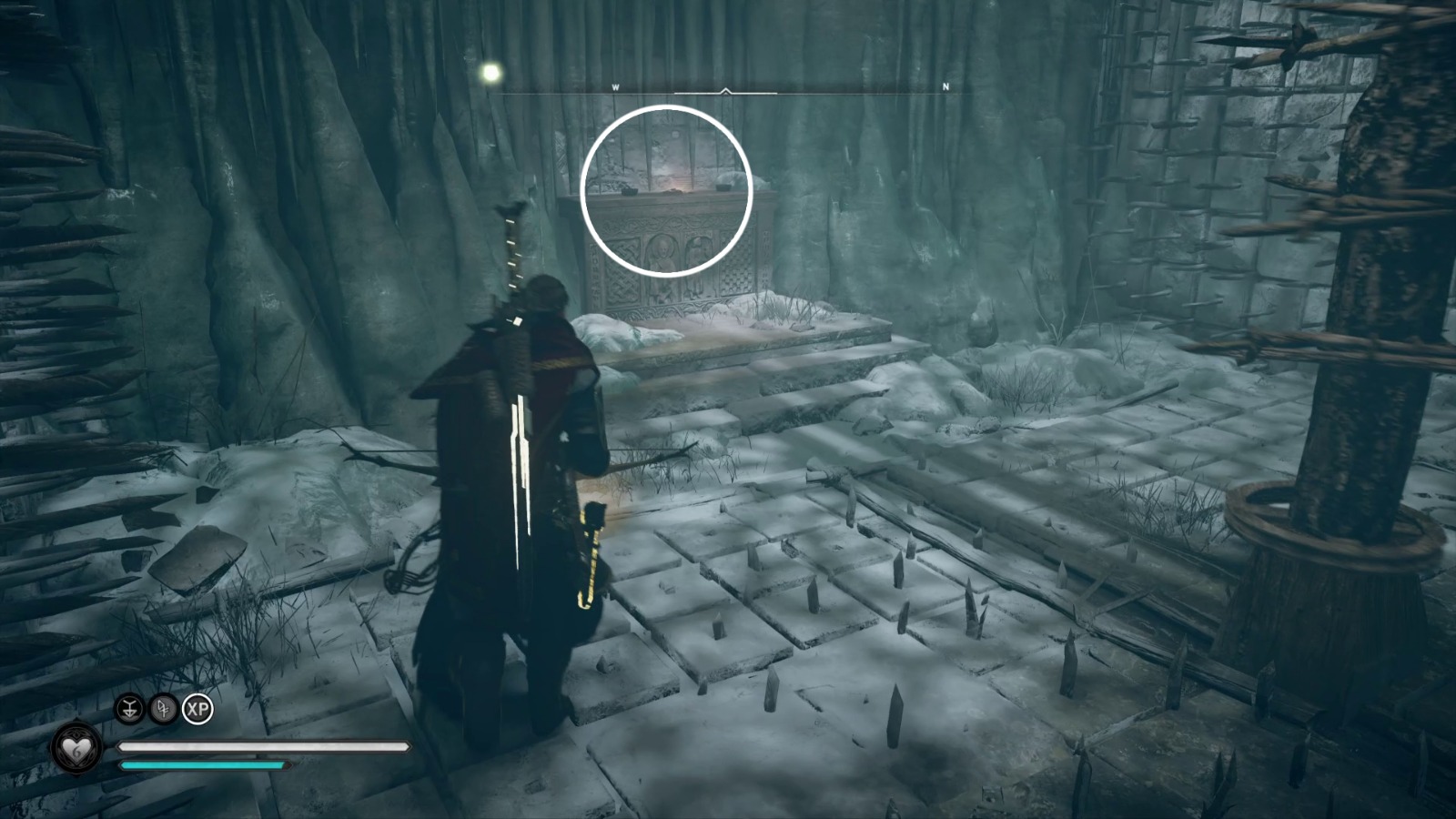Select the heart rations icon showing 6
Image resolution: width=1456 pixels, height=819 pixels.
[75, 748]
